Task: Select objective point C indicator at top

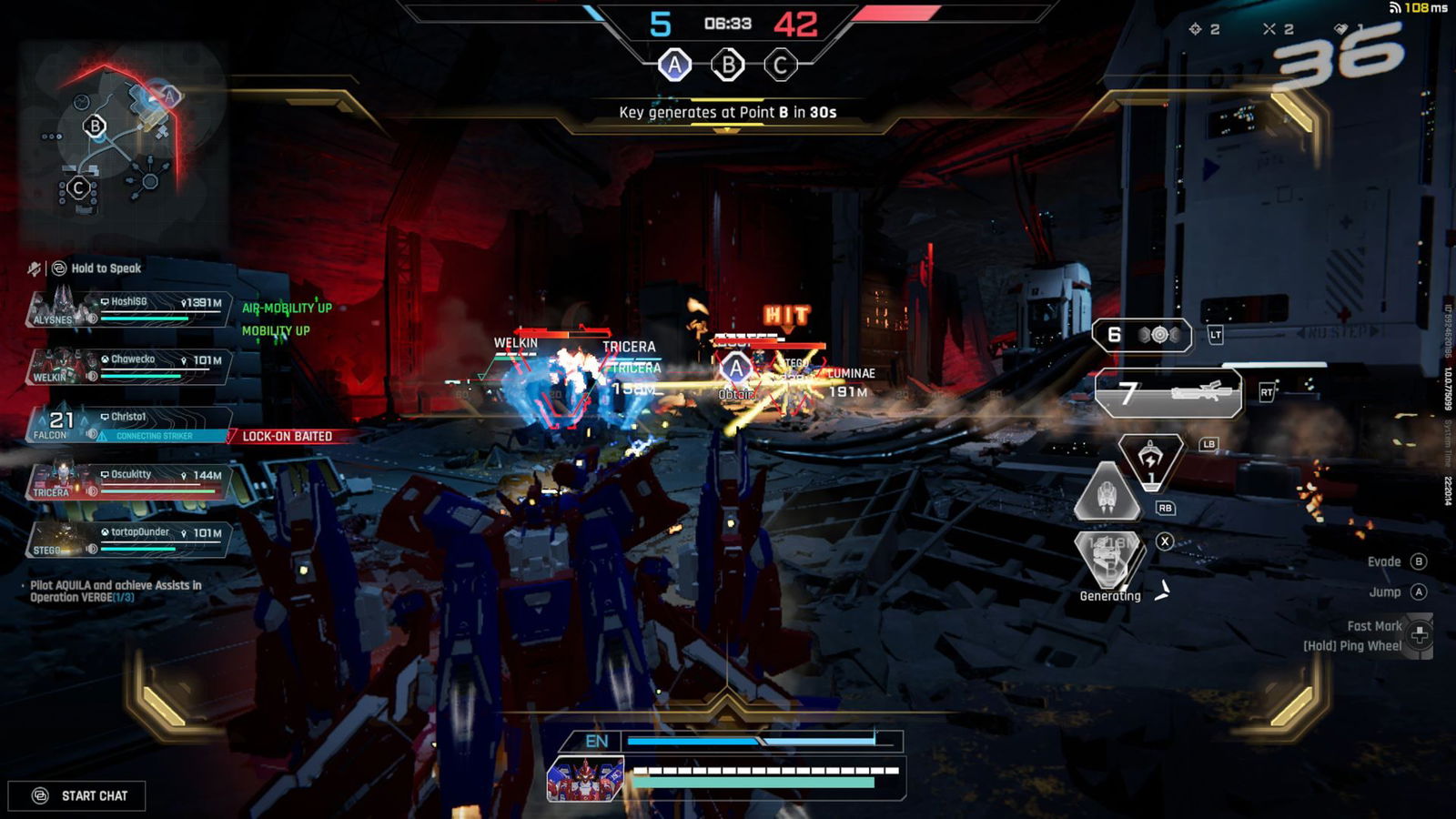Action: click(780, 66)
